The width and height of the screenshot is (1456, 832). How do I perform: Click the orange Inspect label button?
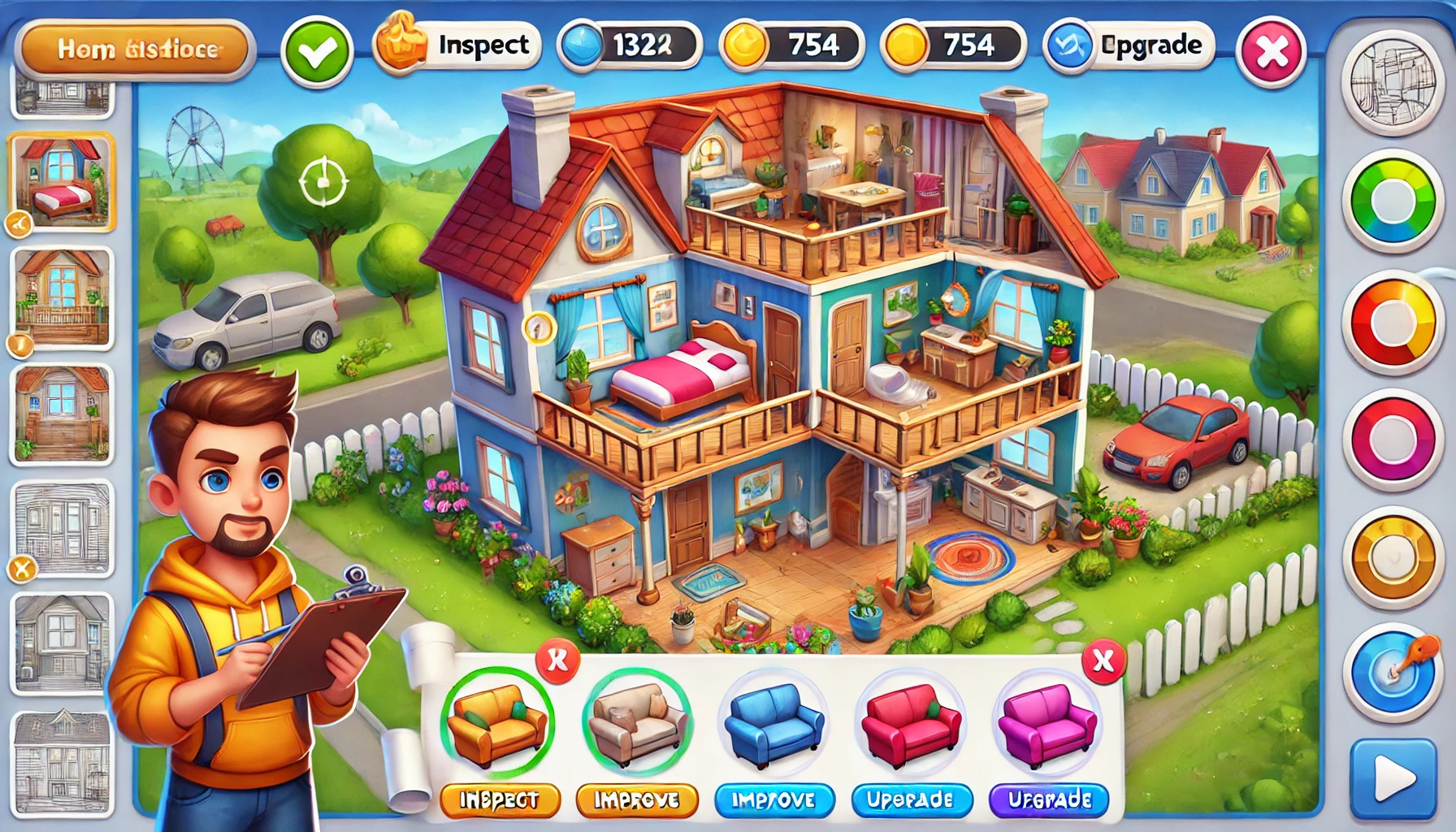500,800
